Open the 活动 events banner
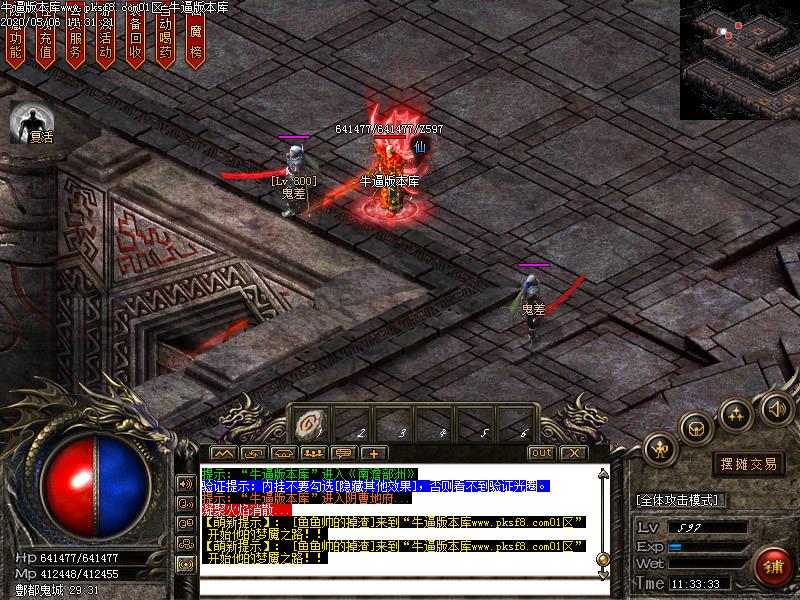 (x=105, y=40)
